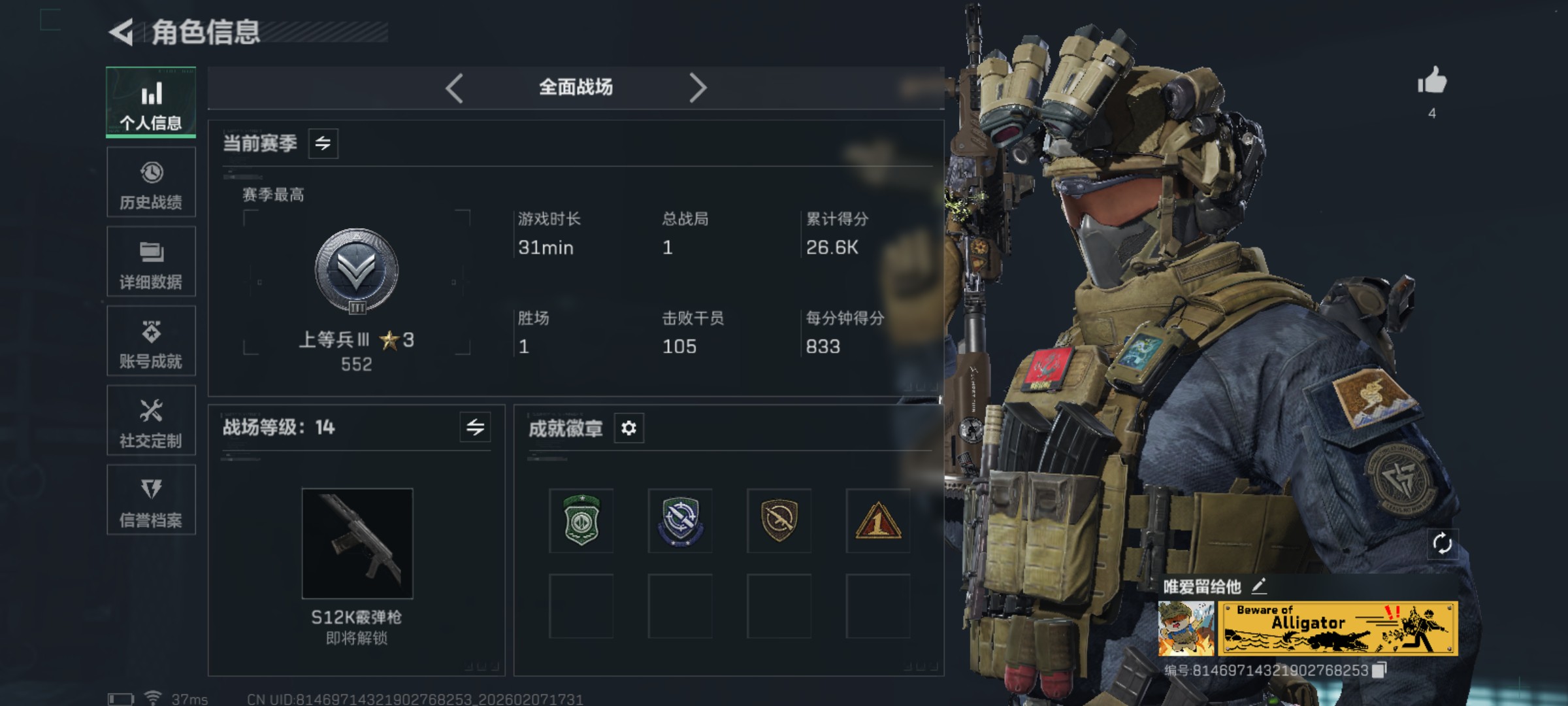Toggle the 当前赛季 season switch button
Screen dimensions: 1568x706
tap(323, 143)
